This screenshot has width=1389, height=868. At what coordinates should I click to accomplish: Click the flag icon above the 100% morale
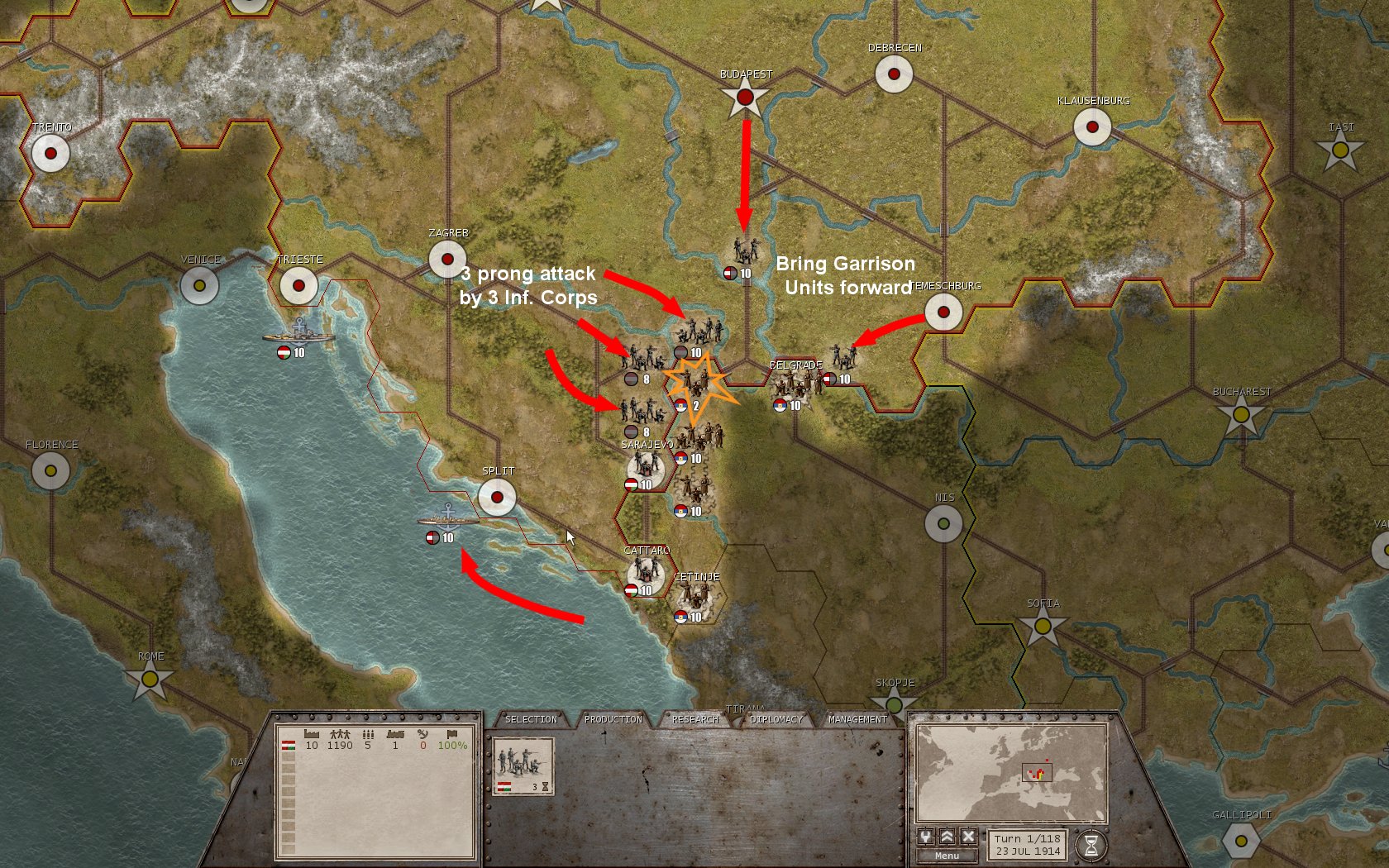pos(452,734)
